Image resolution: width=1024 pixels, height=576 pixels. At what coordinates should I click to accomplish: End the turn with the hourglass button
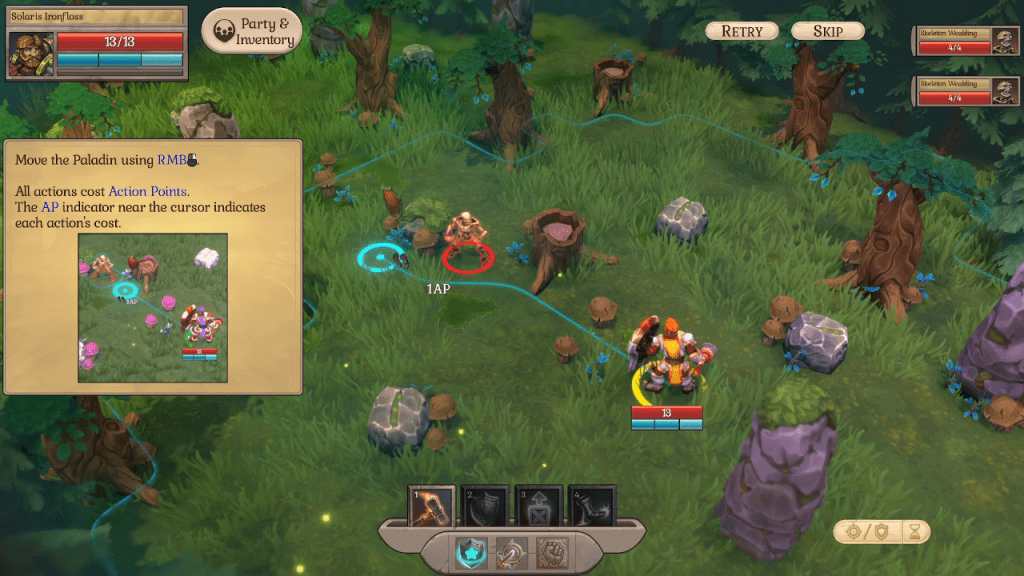(x=912, y=532)
